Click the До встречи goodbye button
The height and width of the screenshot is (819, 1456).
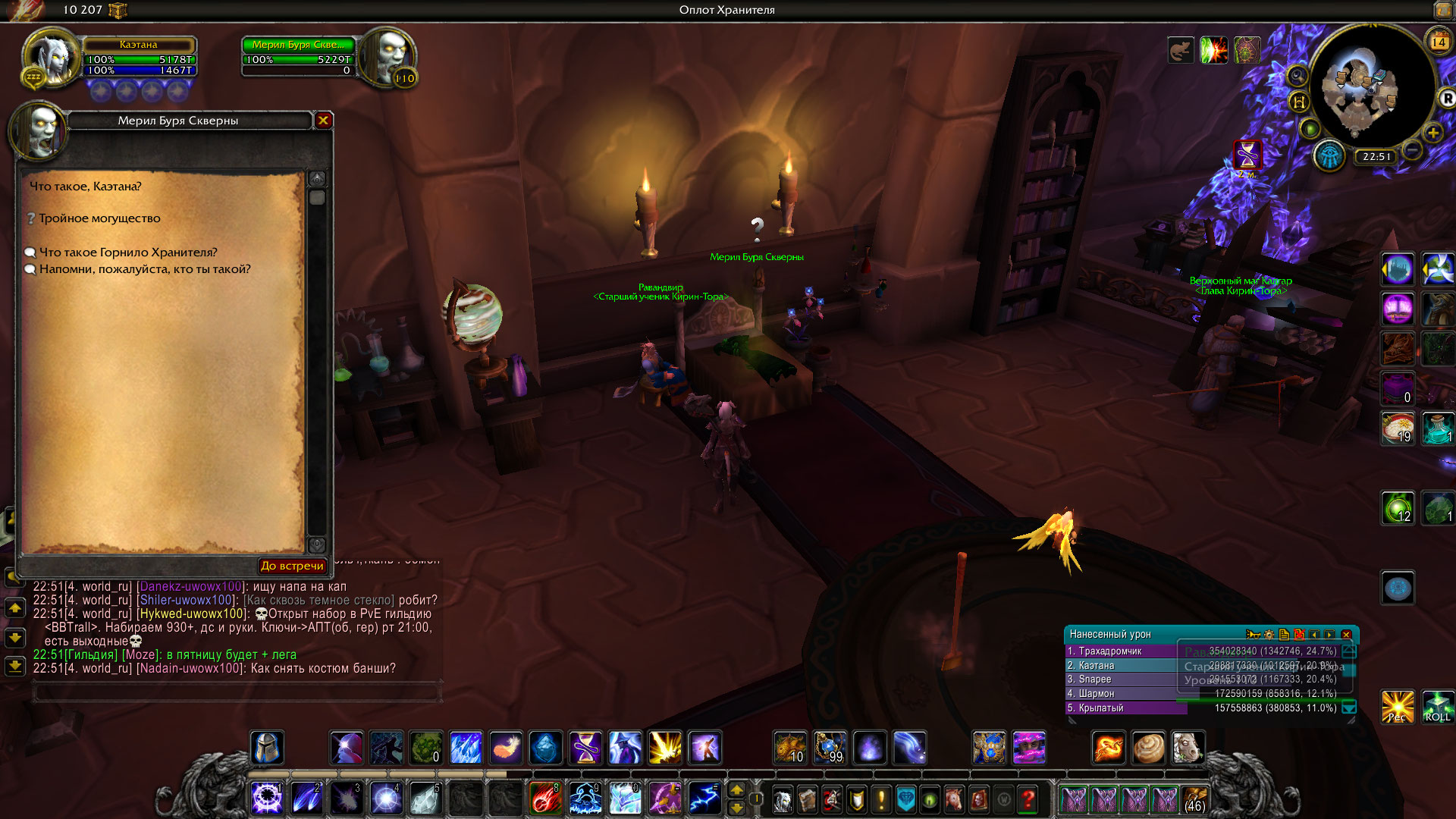point(292,566)
